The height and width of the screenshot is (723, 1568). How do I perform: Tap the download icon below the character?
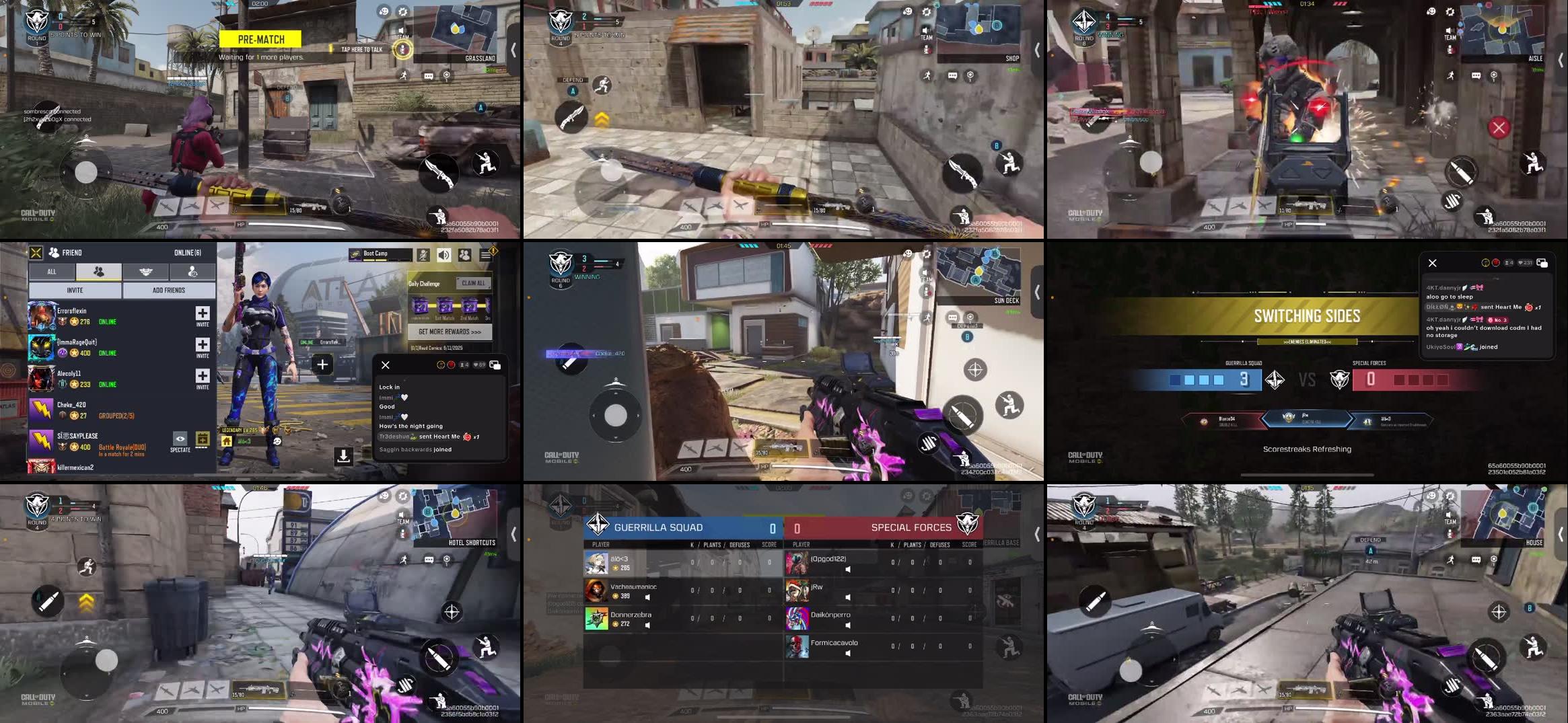[343, 457]
